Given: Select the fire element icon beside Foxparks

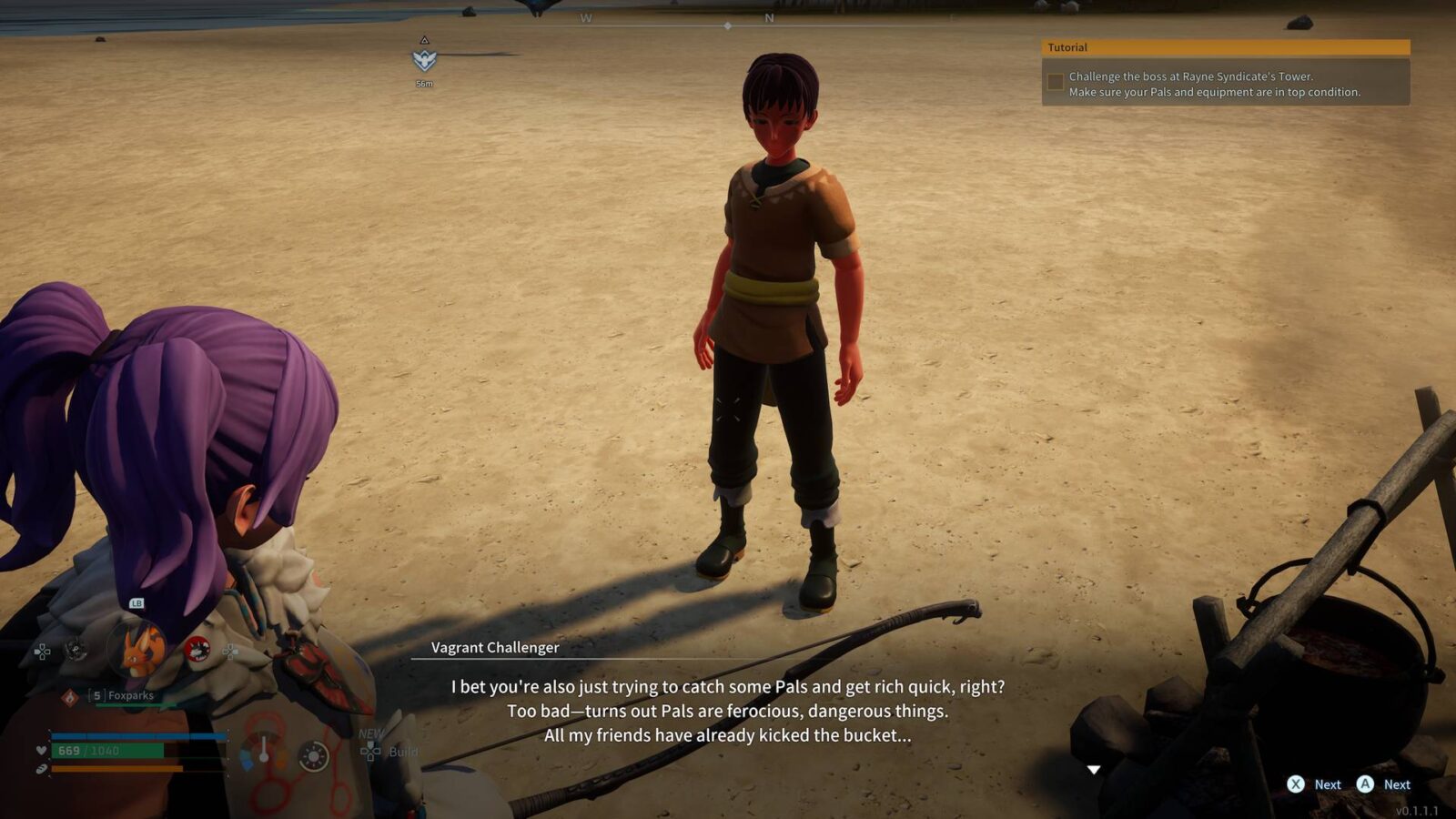Looking at the screenshot, I should (x=69, y=696).
